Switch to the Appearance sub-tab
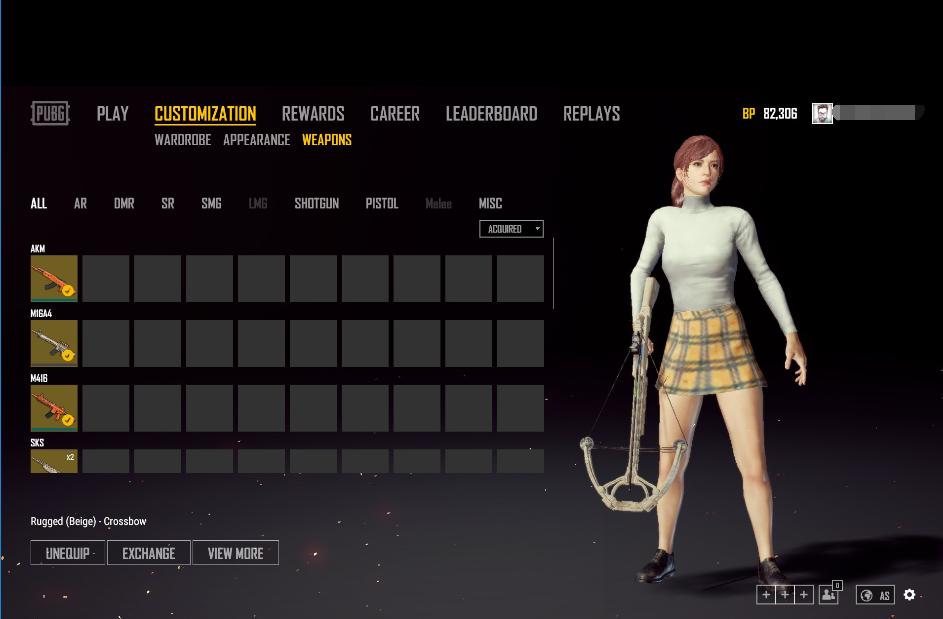Viewport: 943px width, 619px height. (256, 140)
